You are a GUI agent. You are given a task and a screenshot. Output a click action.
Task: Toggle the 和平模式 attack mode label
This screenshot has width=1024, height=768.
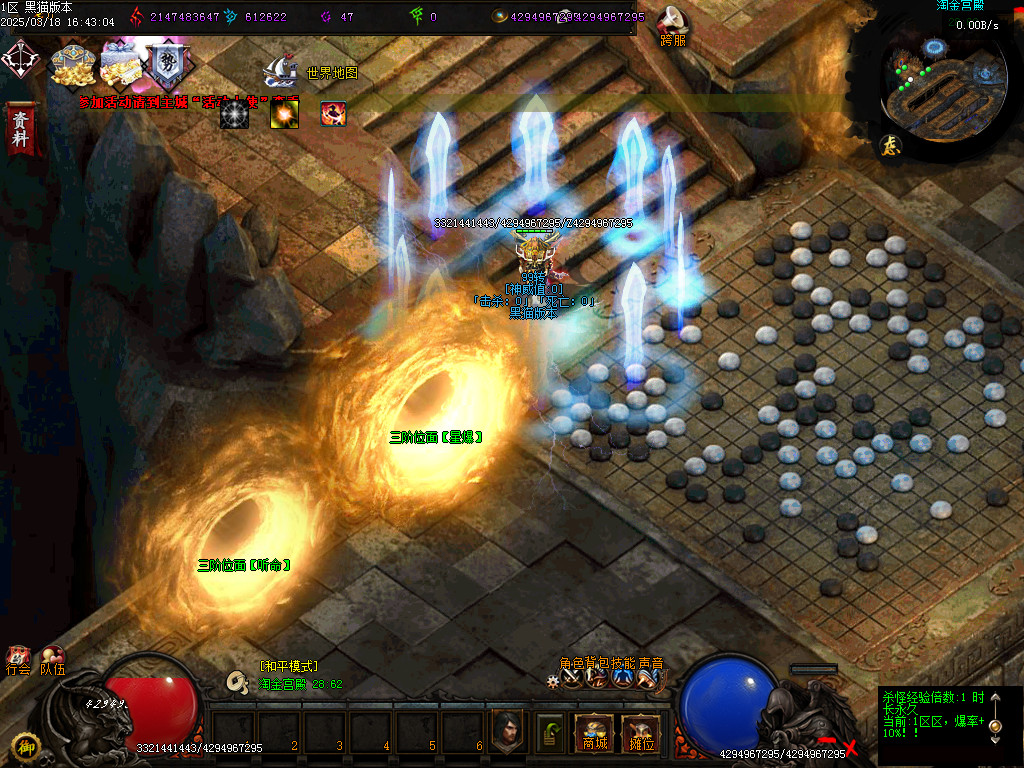tap(288, 666)
